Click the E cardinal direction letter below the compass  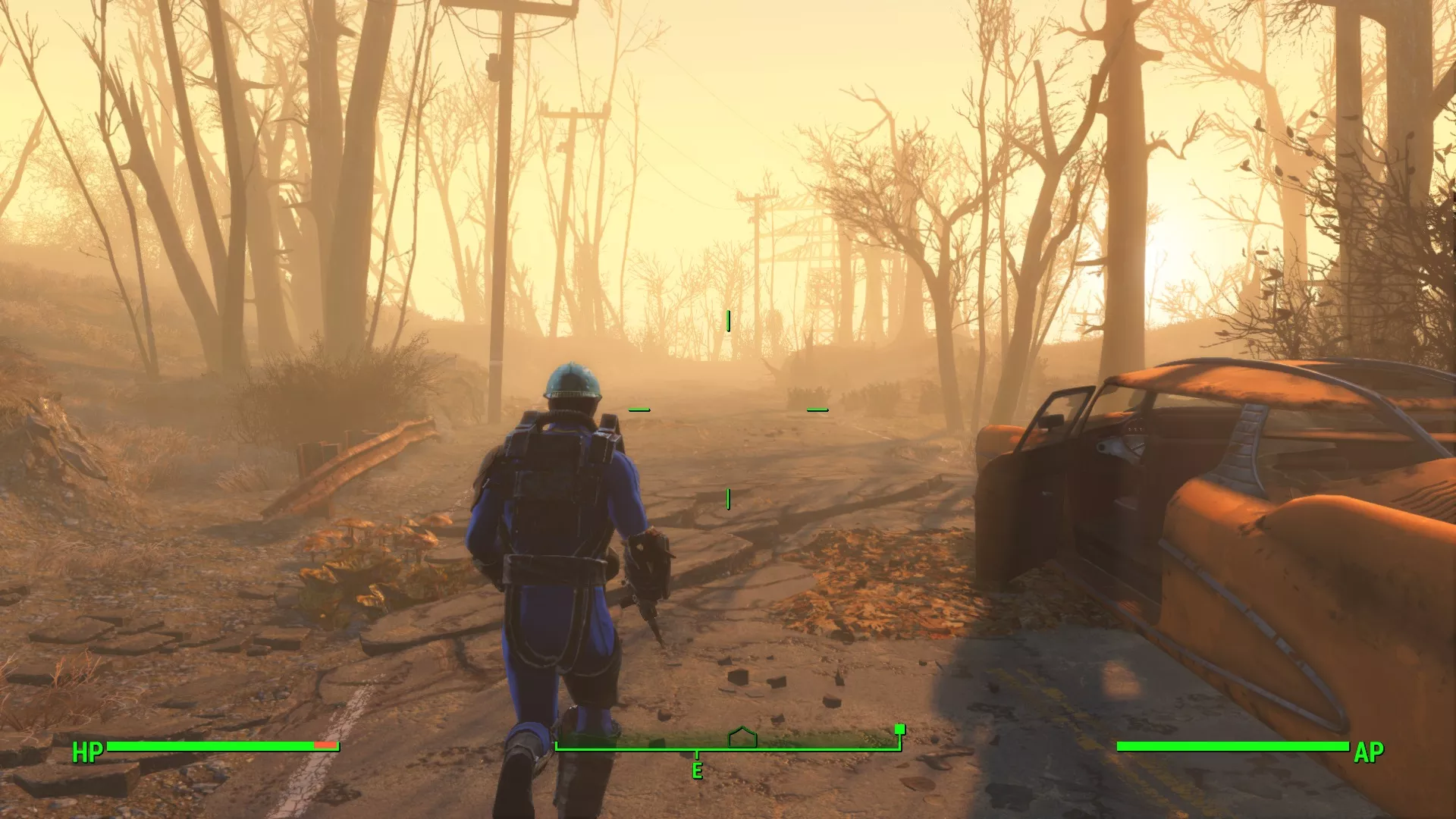tap(695, 770)
